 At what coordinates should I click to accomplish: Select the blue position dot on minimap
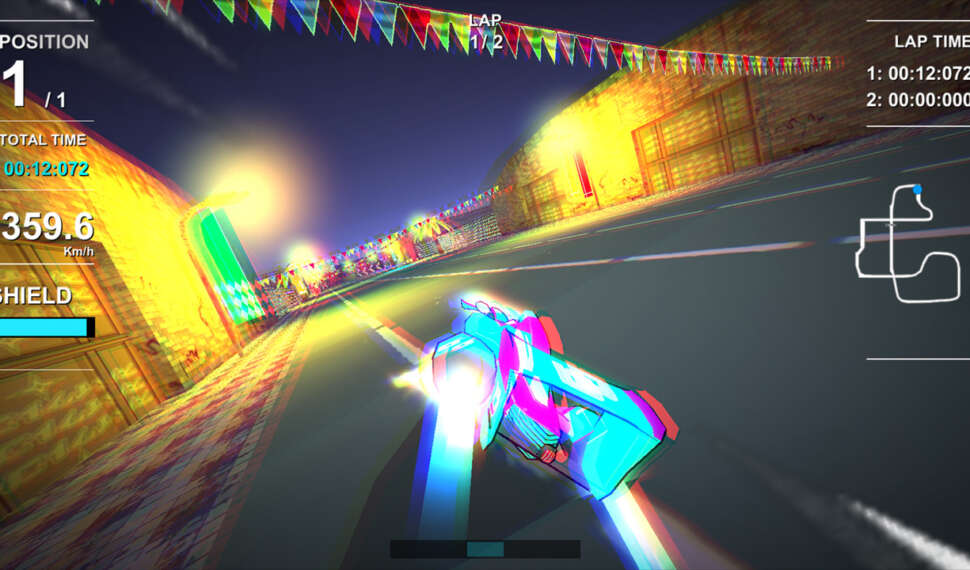click(x=917, y=189)
